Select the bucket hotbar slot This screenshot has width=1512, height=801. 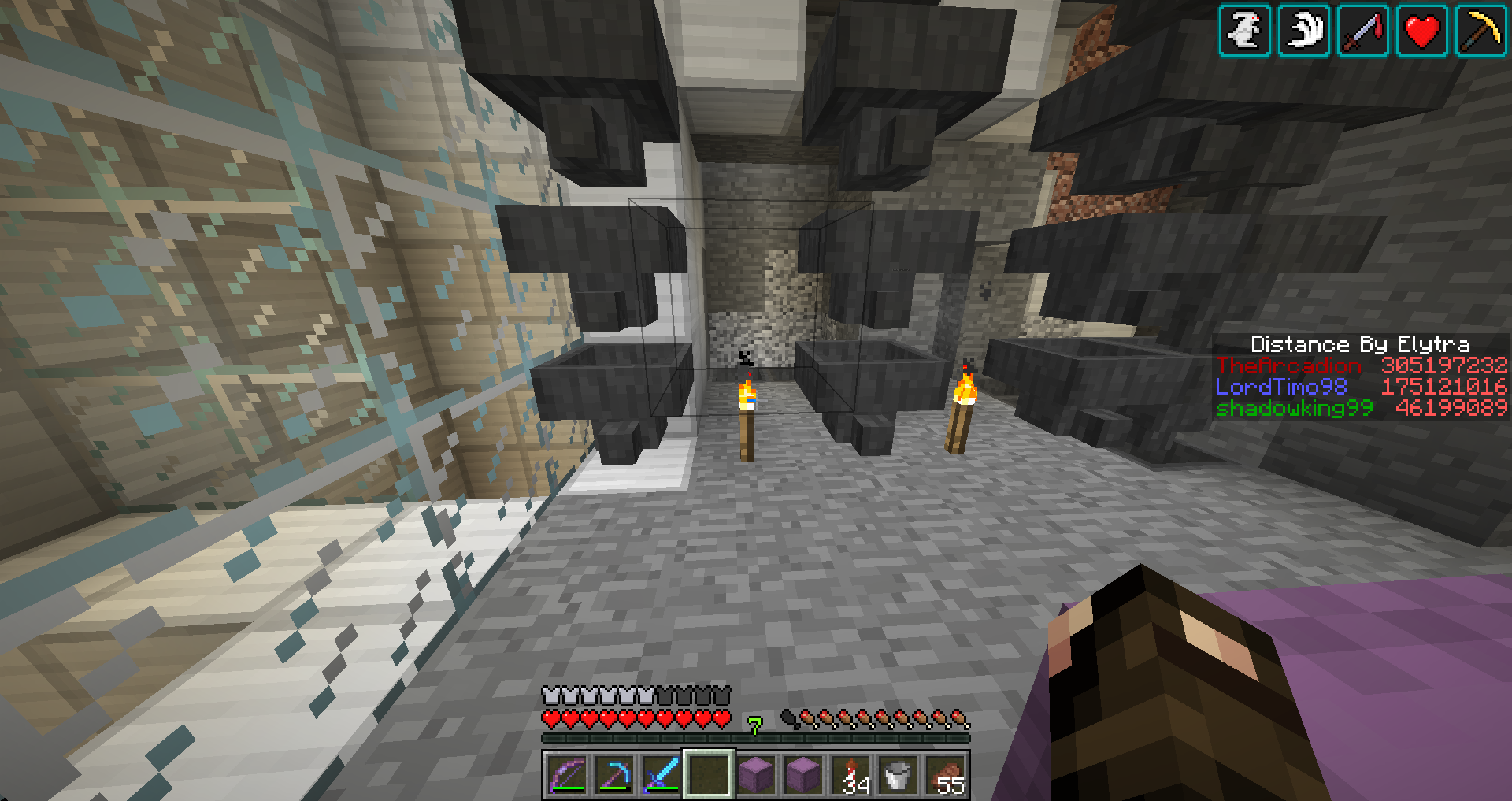click(x=899, y=775)
